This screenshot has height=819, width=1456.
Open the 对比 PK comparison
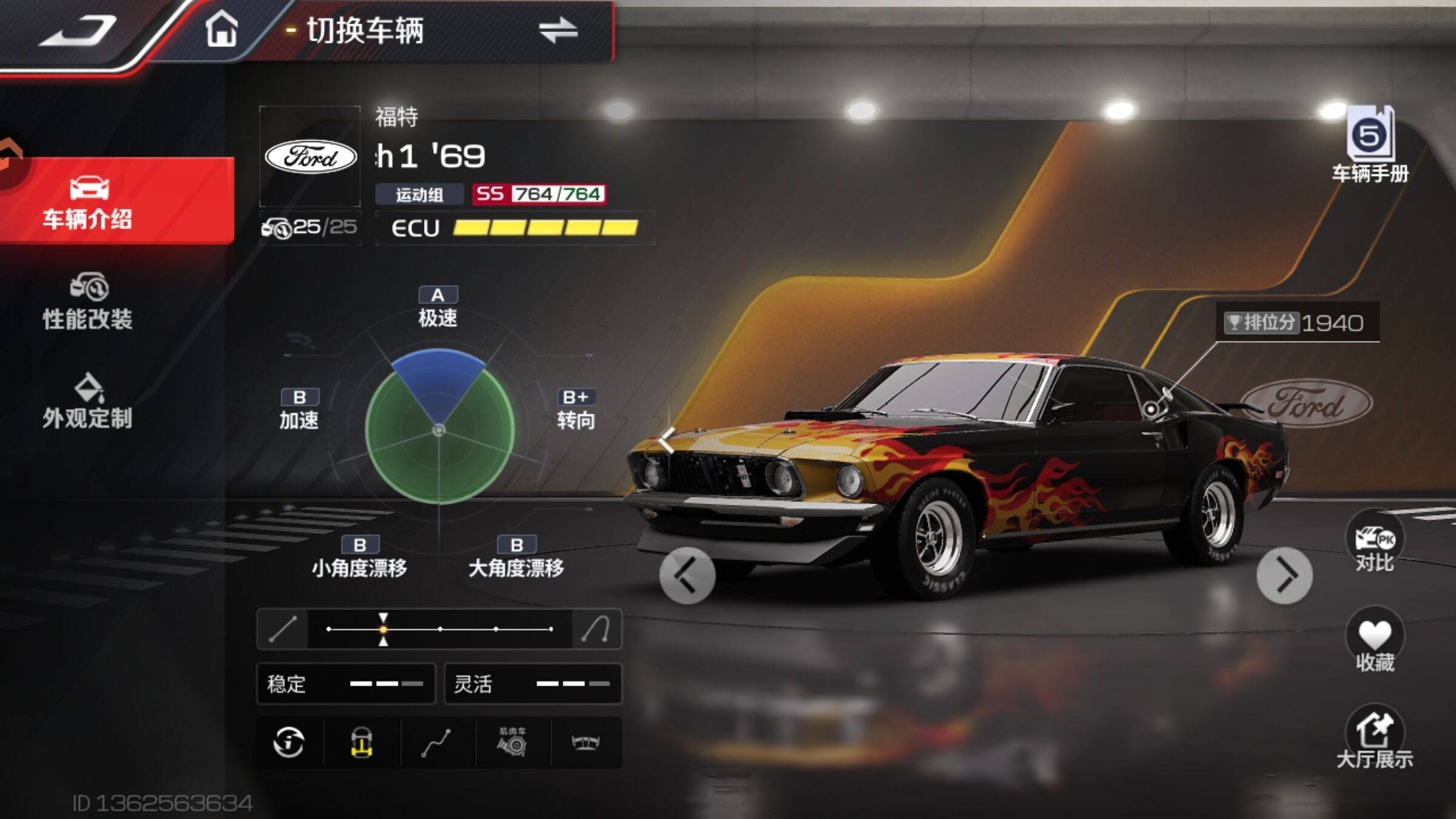pos(1375,542)
